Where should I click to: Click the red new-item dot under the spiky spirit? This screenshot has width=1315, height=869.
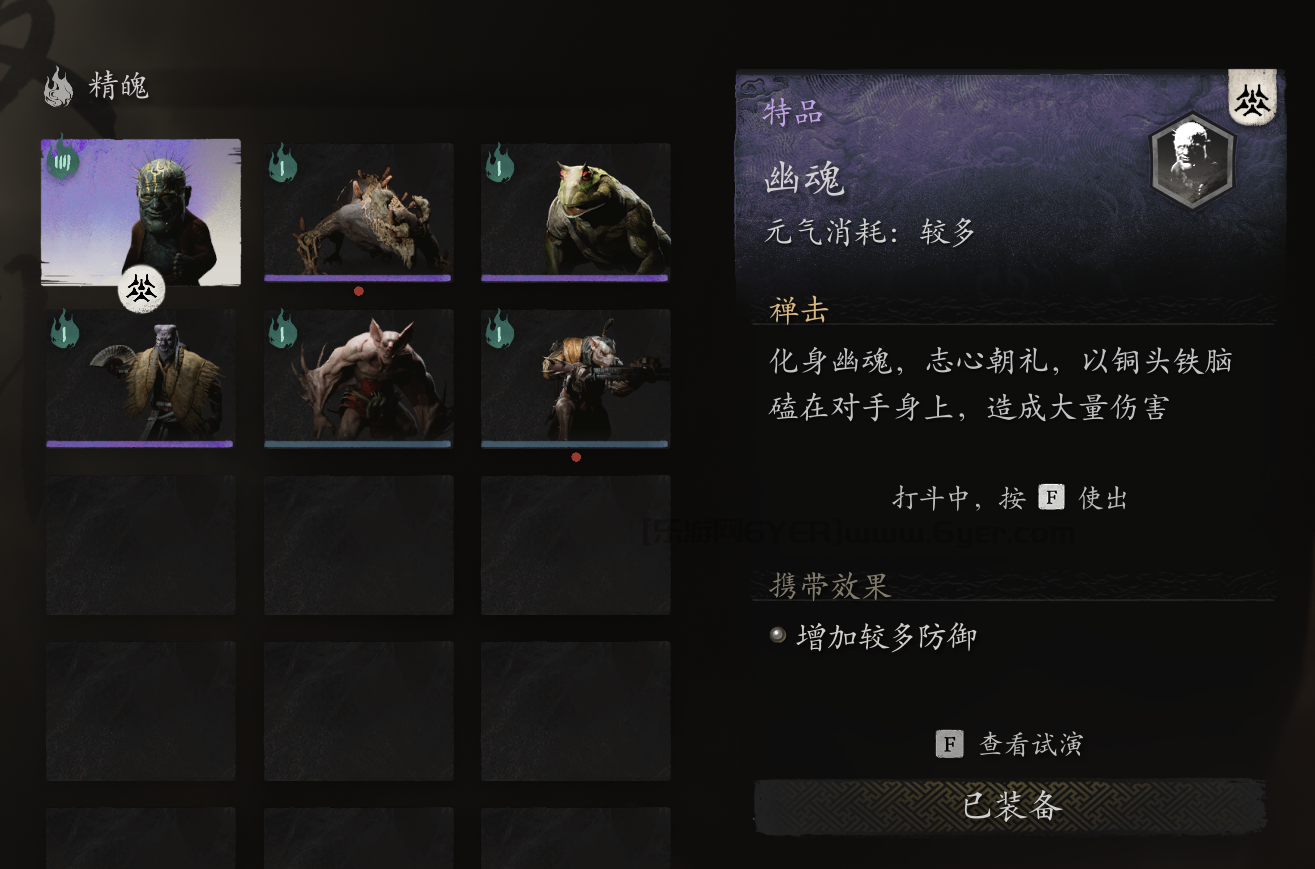point(358,291)
